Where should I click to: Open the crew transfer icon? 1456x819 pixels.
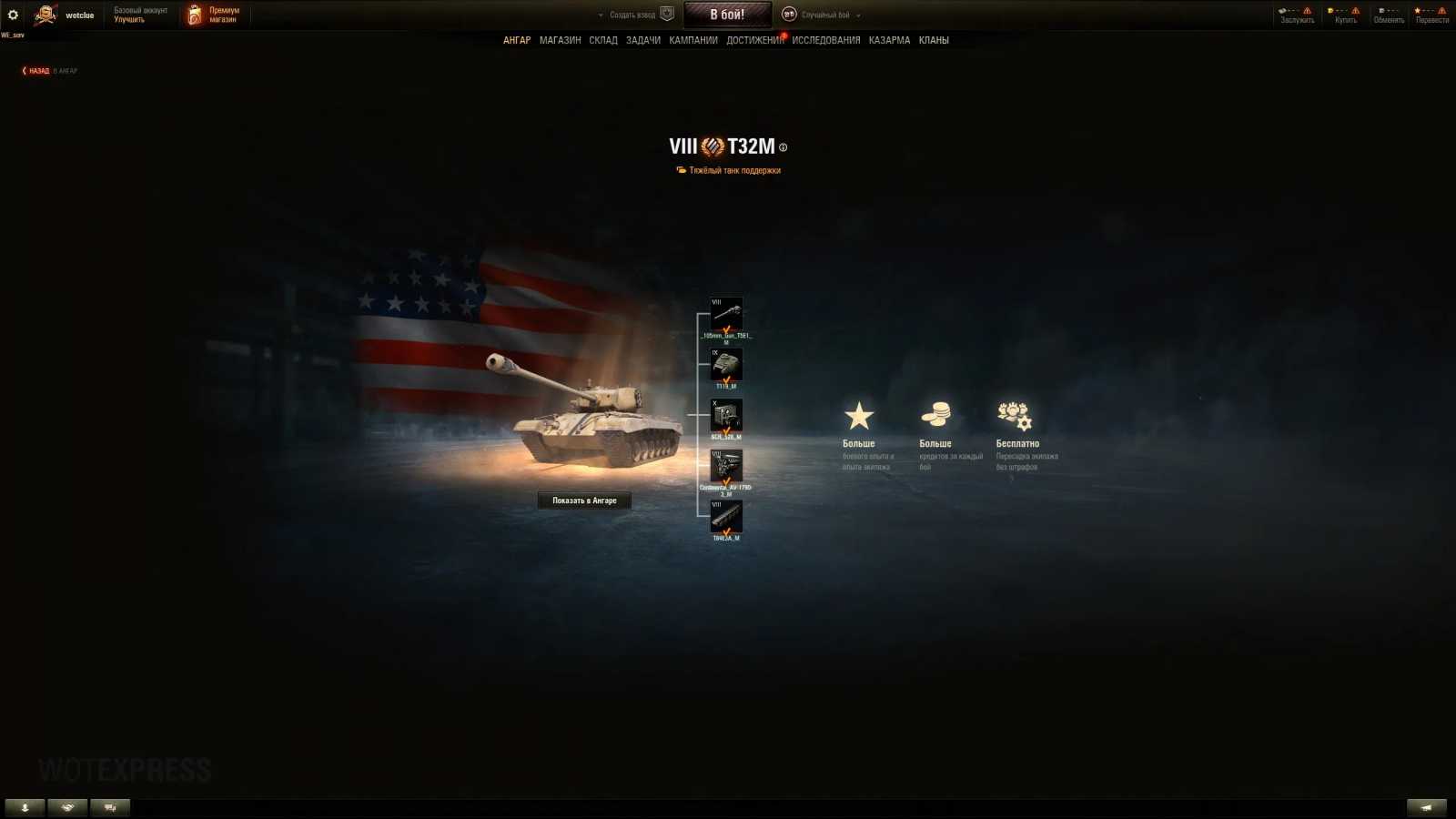coord(1014,414)
